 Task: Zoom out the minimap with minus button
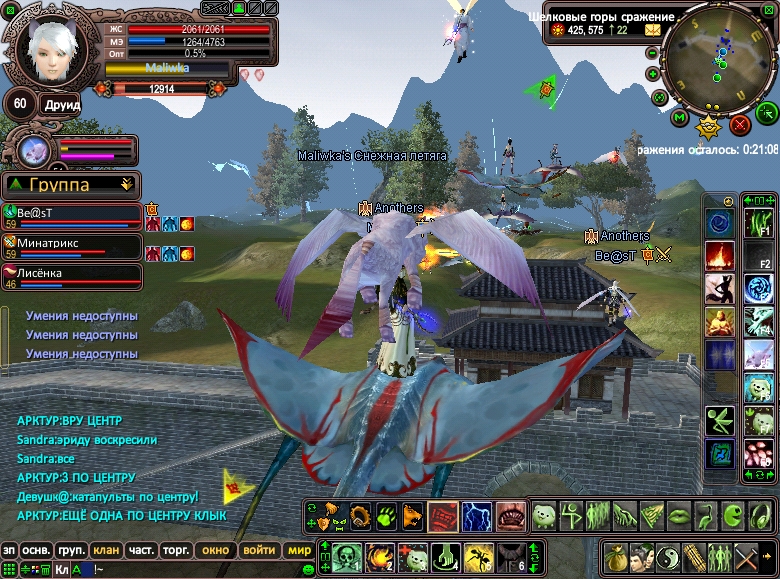point(653,52)
